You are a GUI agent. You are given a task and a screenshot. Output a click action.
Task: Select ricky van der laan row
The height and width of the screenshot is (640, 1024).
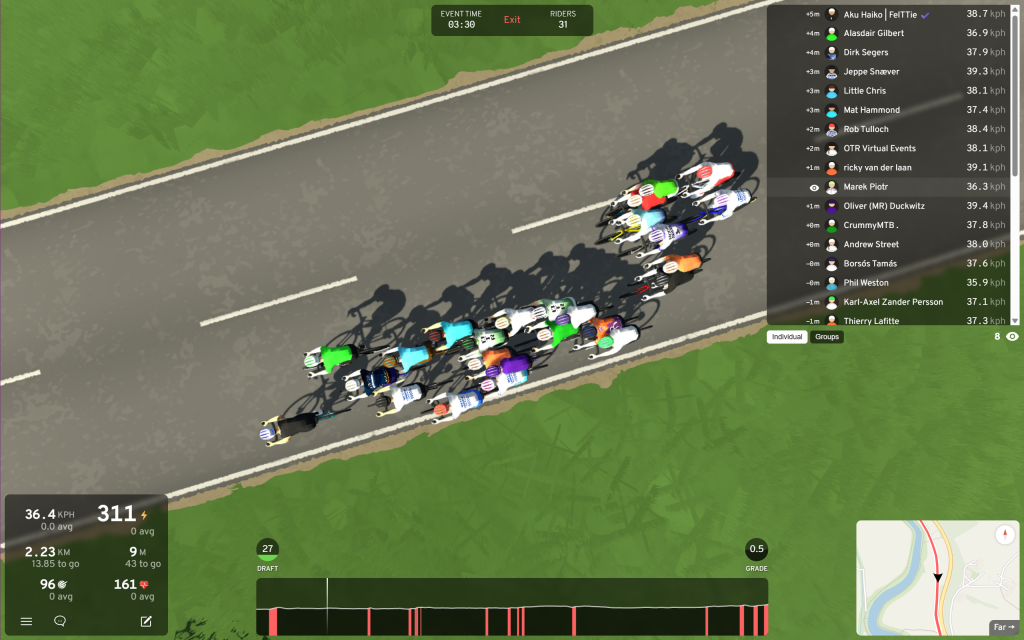coord(890,167)
